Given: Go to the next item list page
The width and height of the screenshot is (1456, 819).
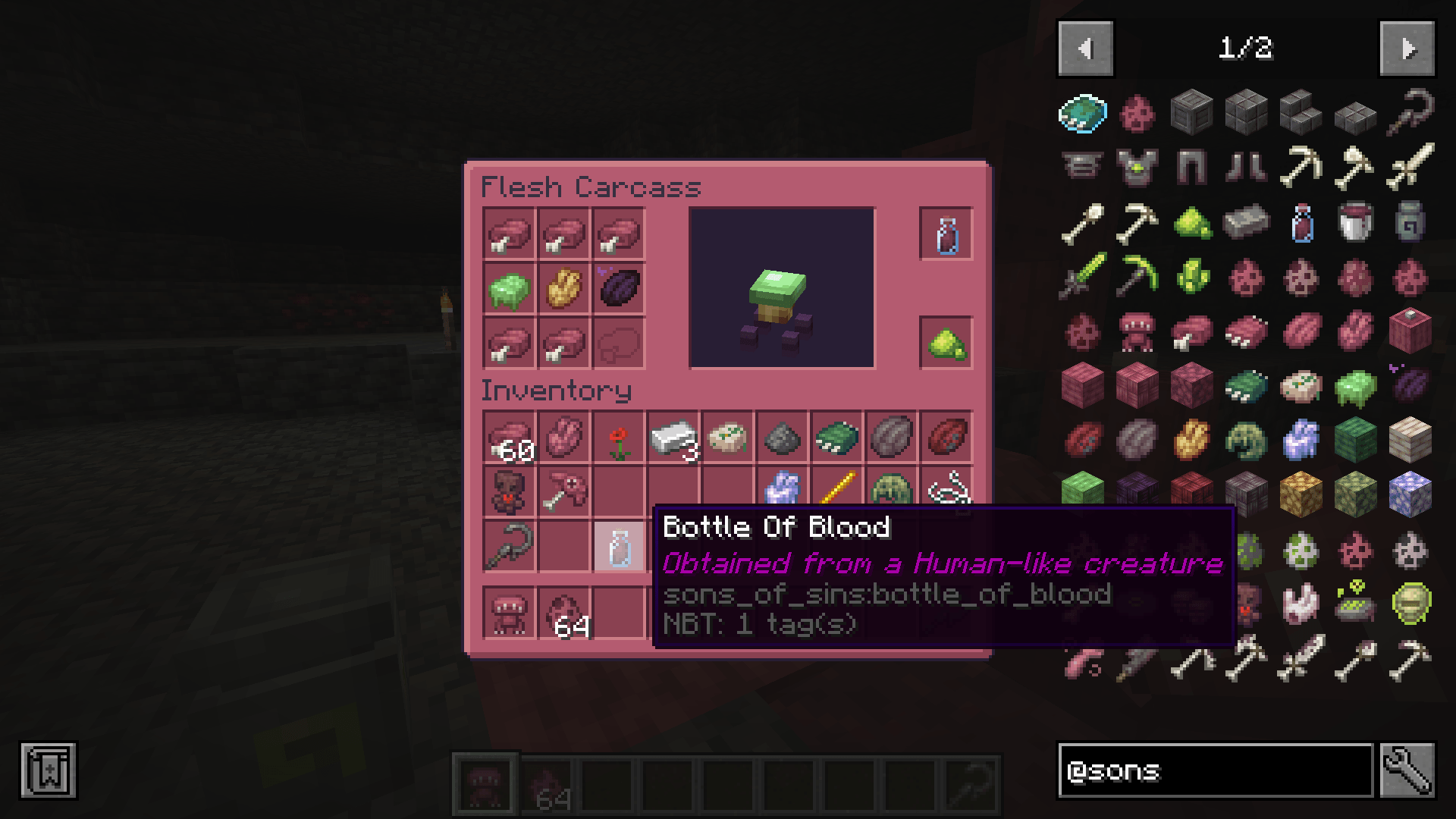Looking at the screenshot, I should click(1407, 49).
